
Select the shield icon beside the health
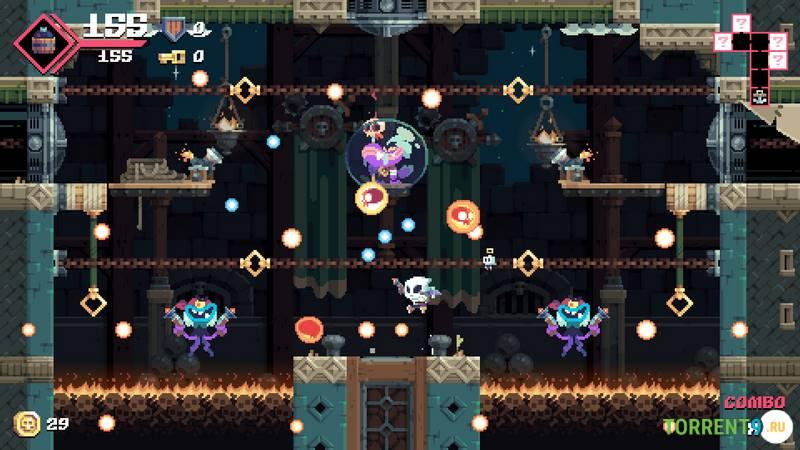(x=174, y=28)
